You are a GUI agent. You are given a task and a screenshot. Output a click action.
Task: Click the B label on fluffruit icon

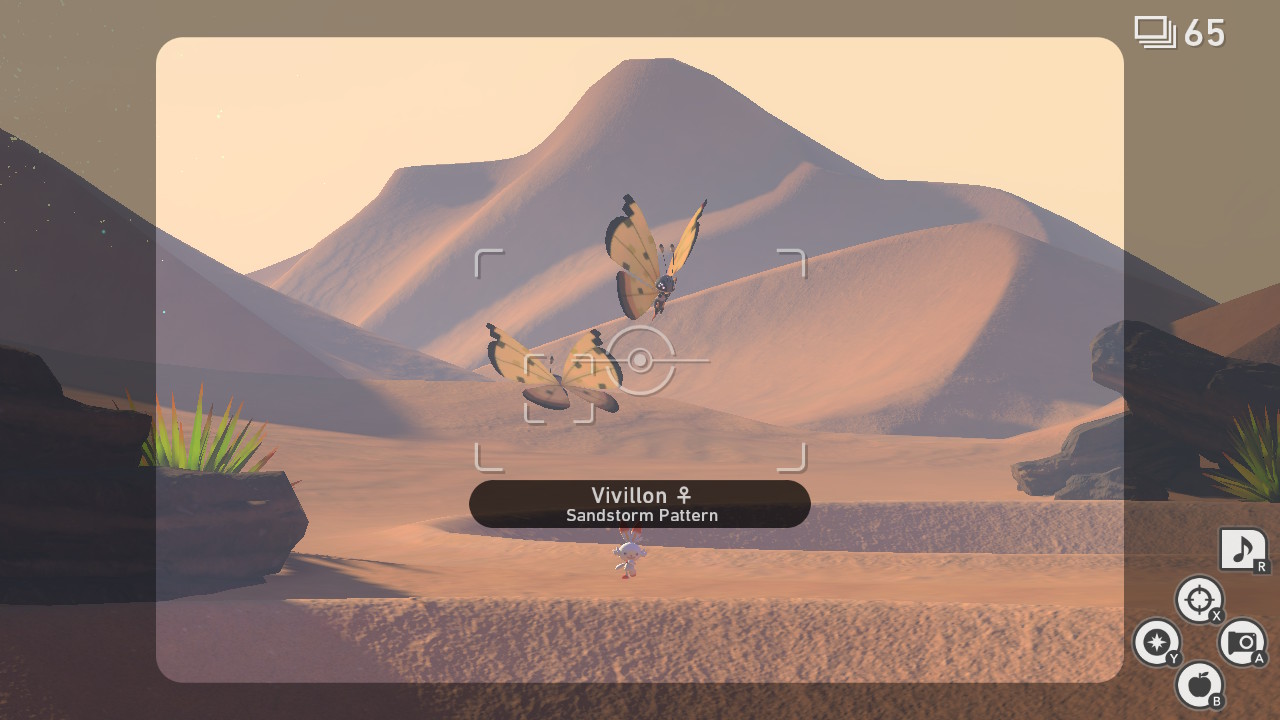(x=1219, y=702)
